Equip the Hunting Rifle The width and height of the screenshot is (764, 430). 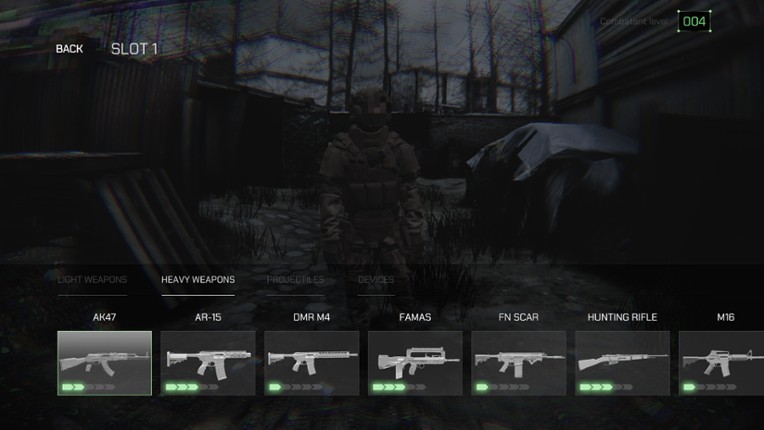pos(622,363)
